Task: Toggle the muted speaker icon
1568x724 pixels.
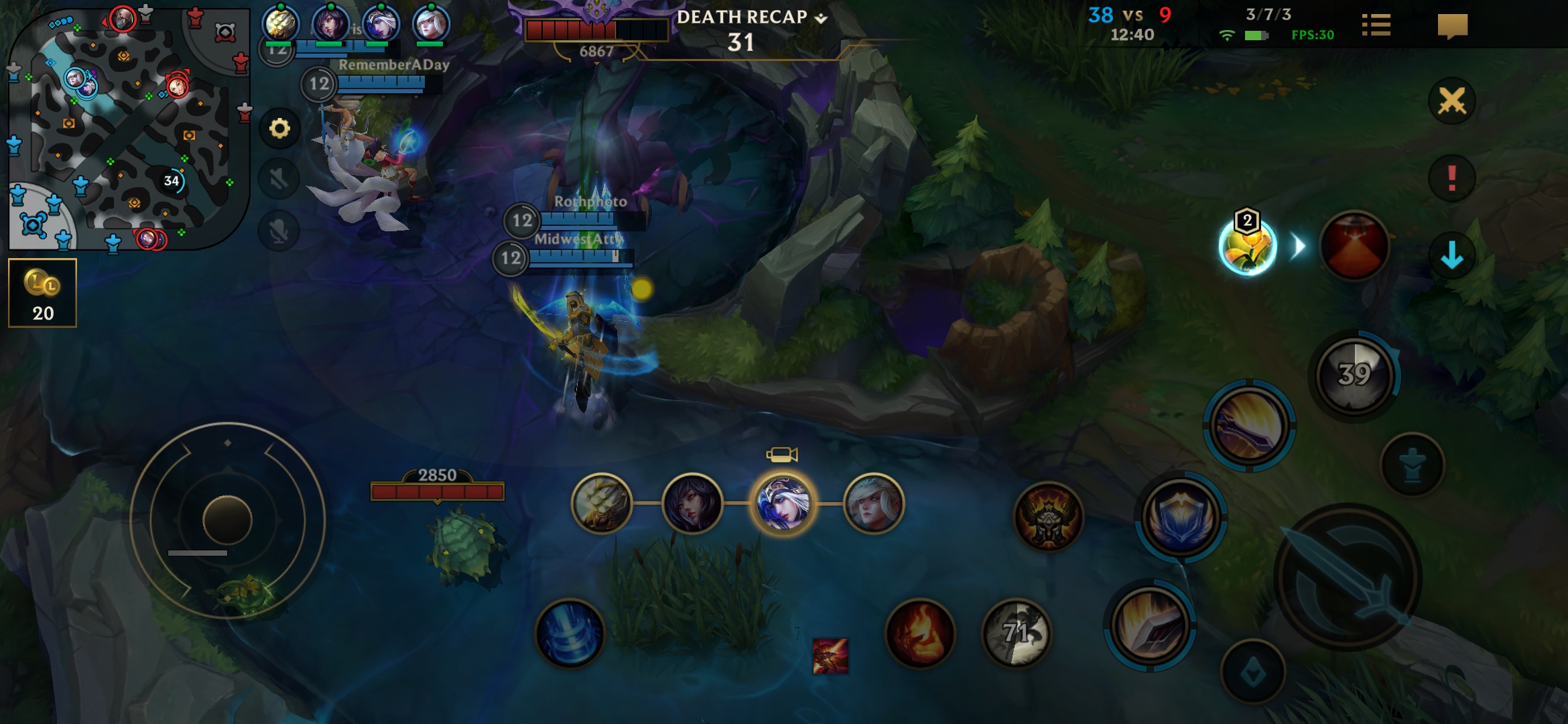Action: pos(279,179)
